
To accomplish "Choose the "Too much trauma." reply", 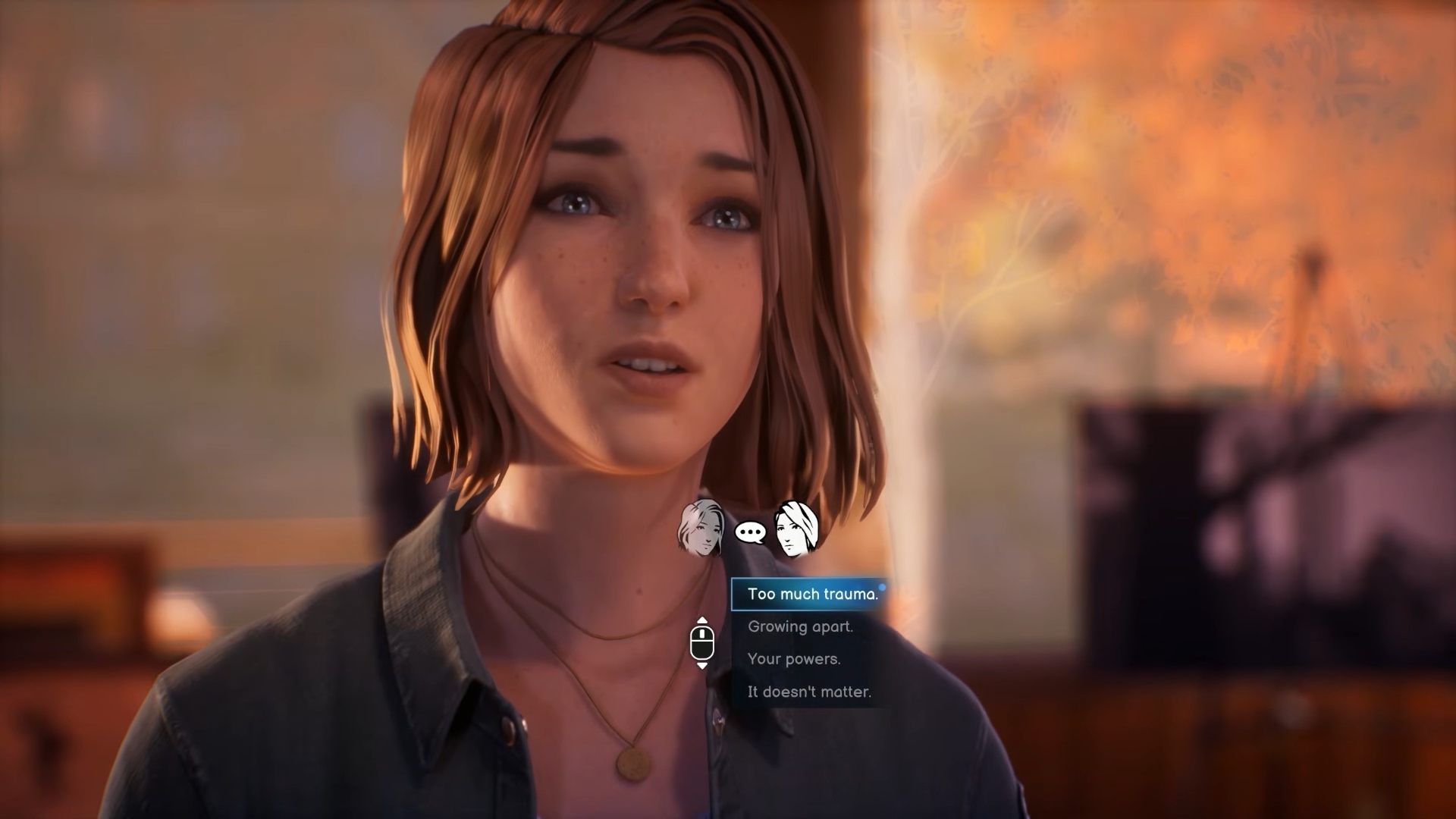I will (x=811, y=594).
